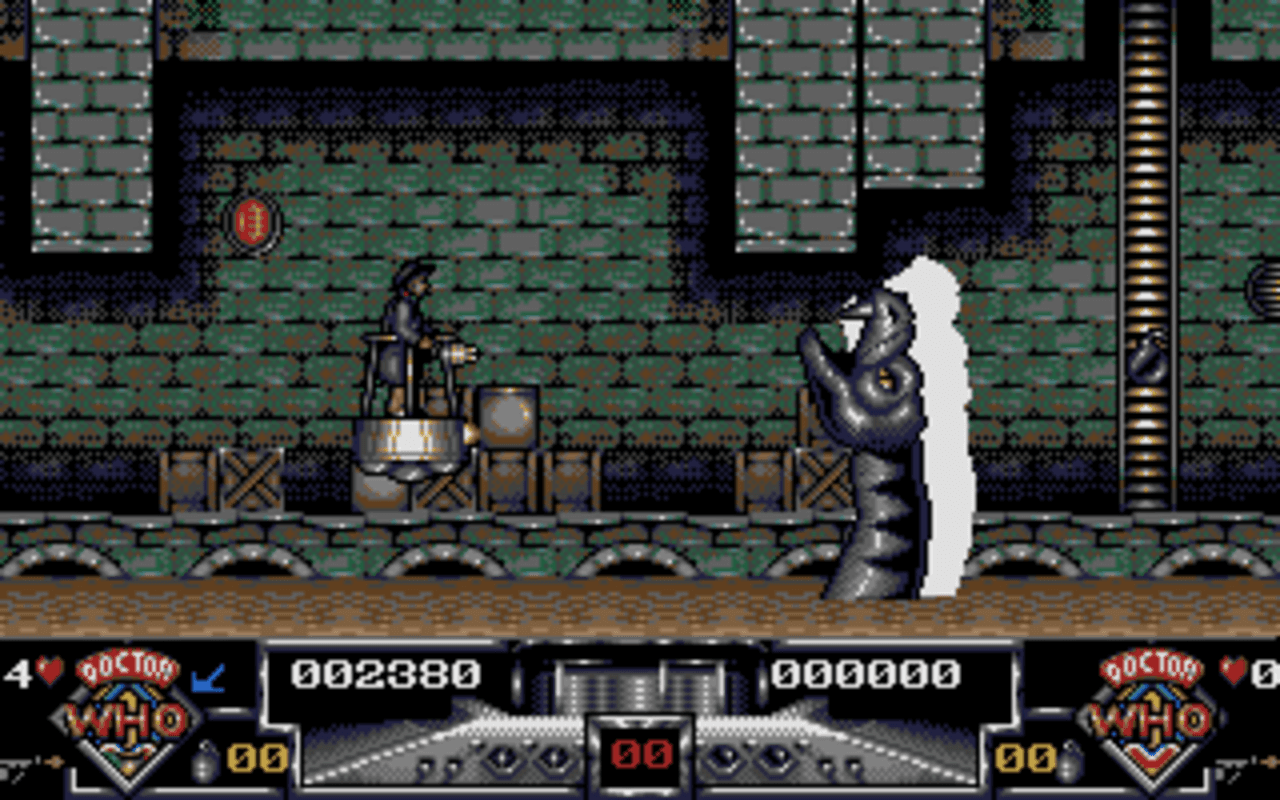Click the pistol icon in the bottom-left corner
The width and height of the screenshot is (1280, 800).
(18, 765)
